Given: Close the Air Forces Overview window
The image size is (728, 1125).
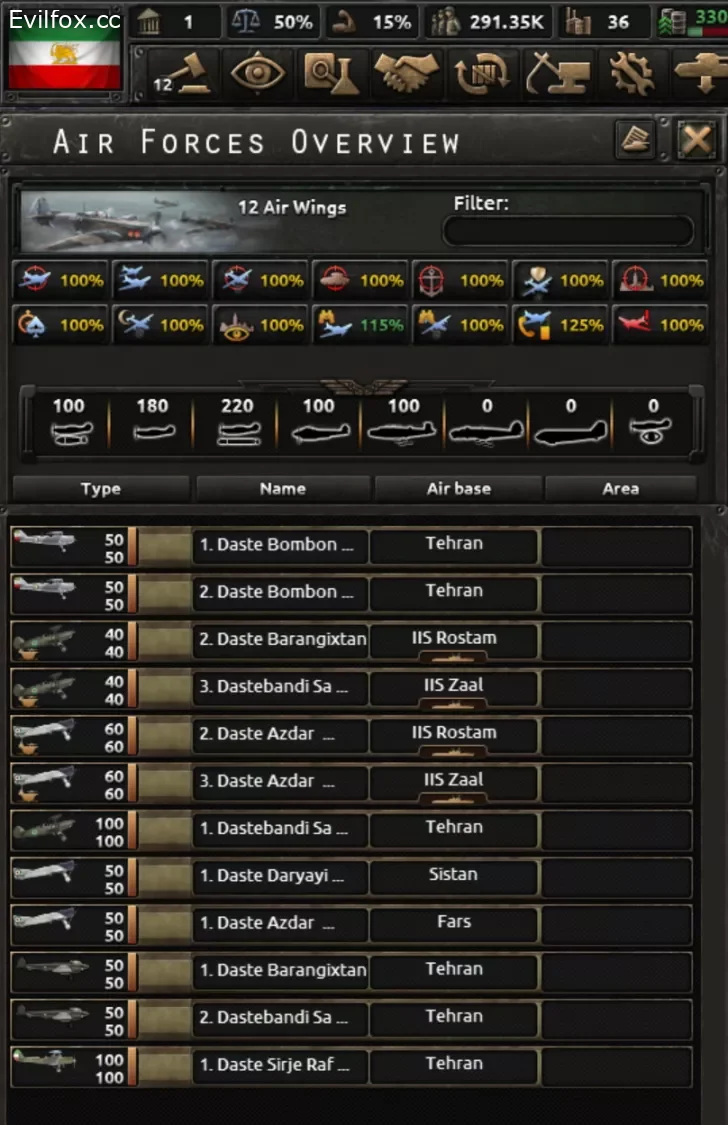Looking at the screenshot, I should point(695,141).
